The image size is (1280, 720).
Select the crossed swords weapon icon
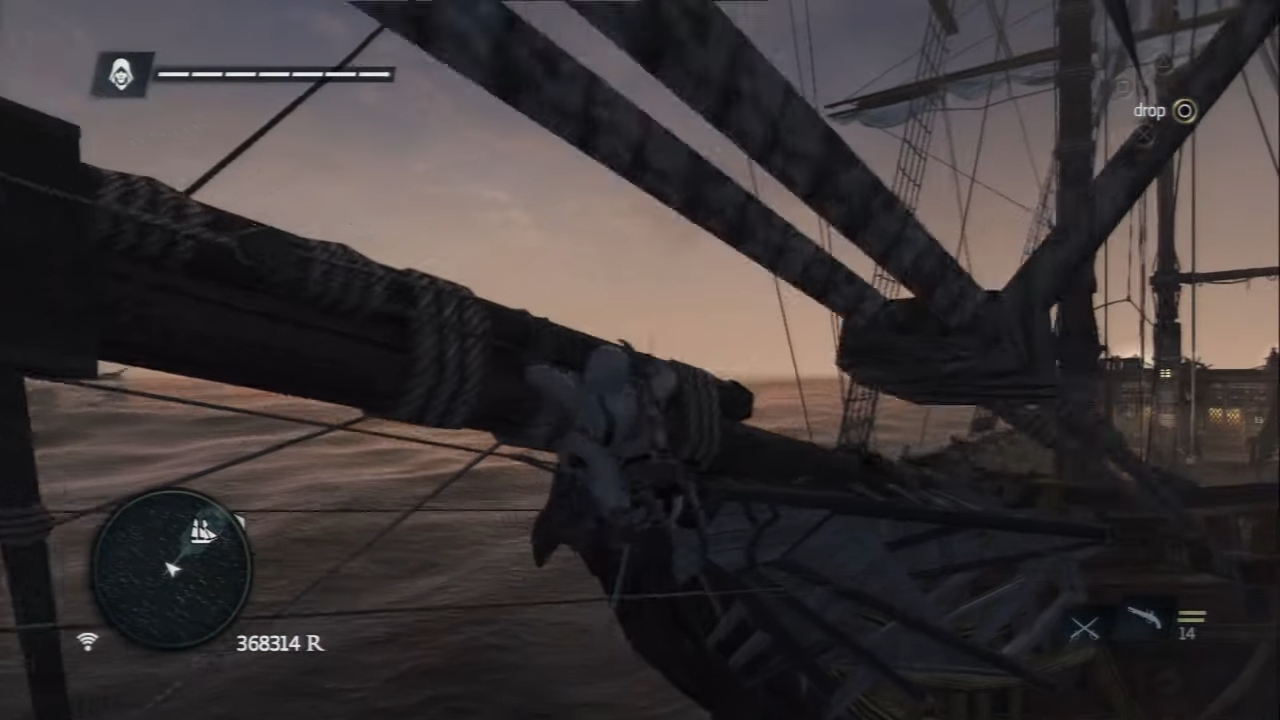[1085, 625]
